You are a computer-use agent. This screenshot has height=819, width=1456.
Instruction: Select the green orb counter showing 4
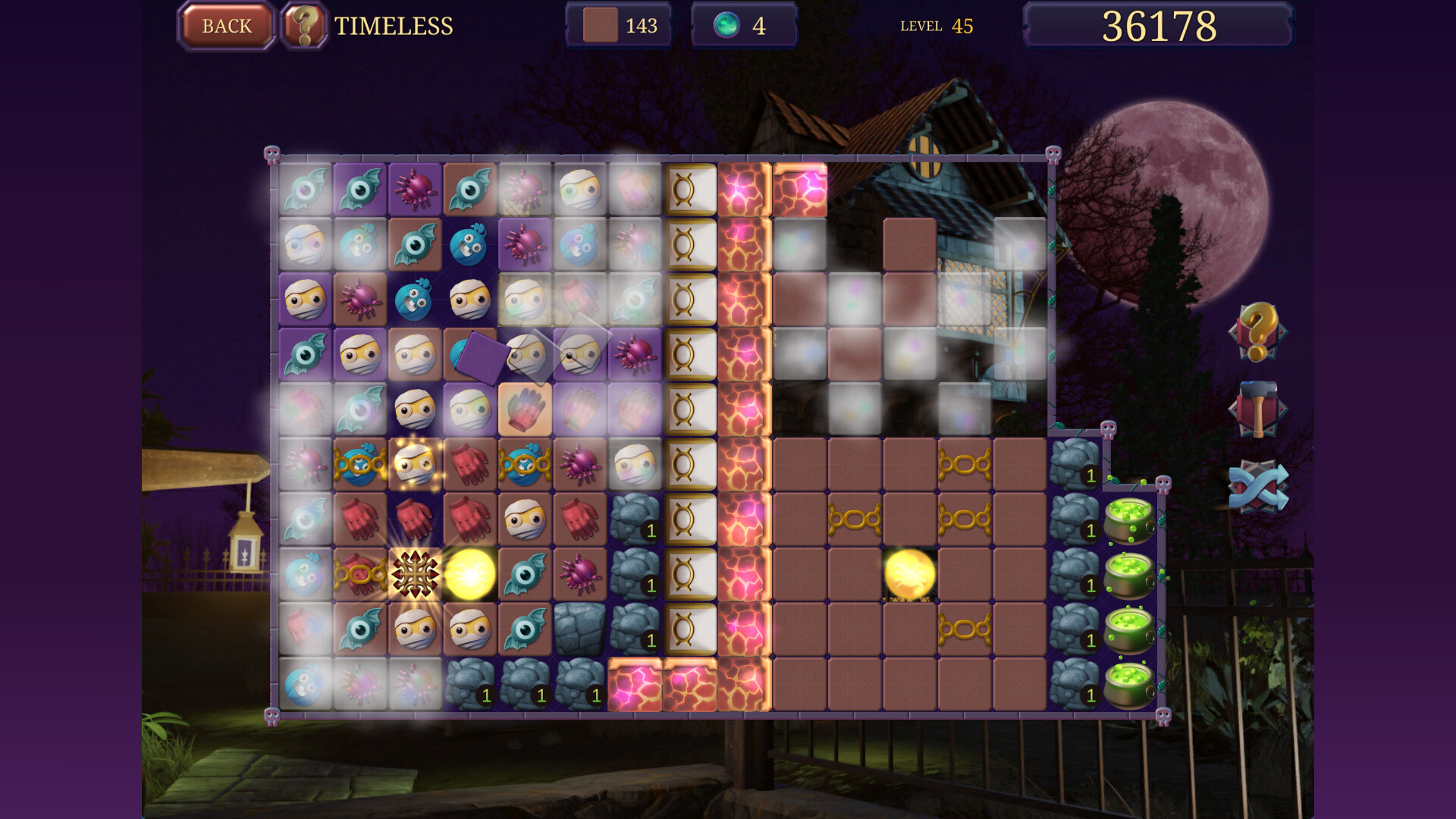pos(743,25)
